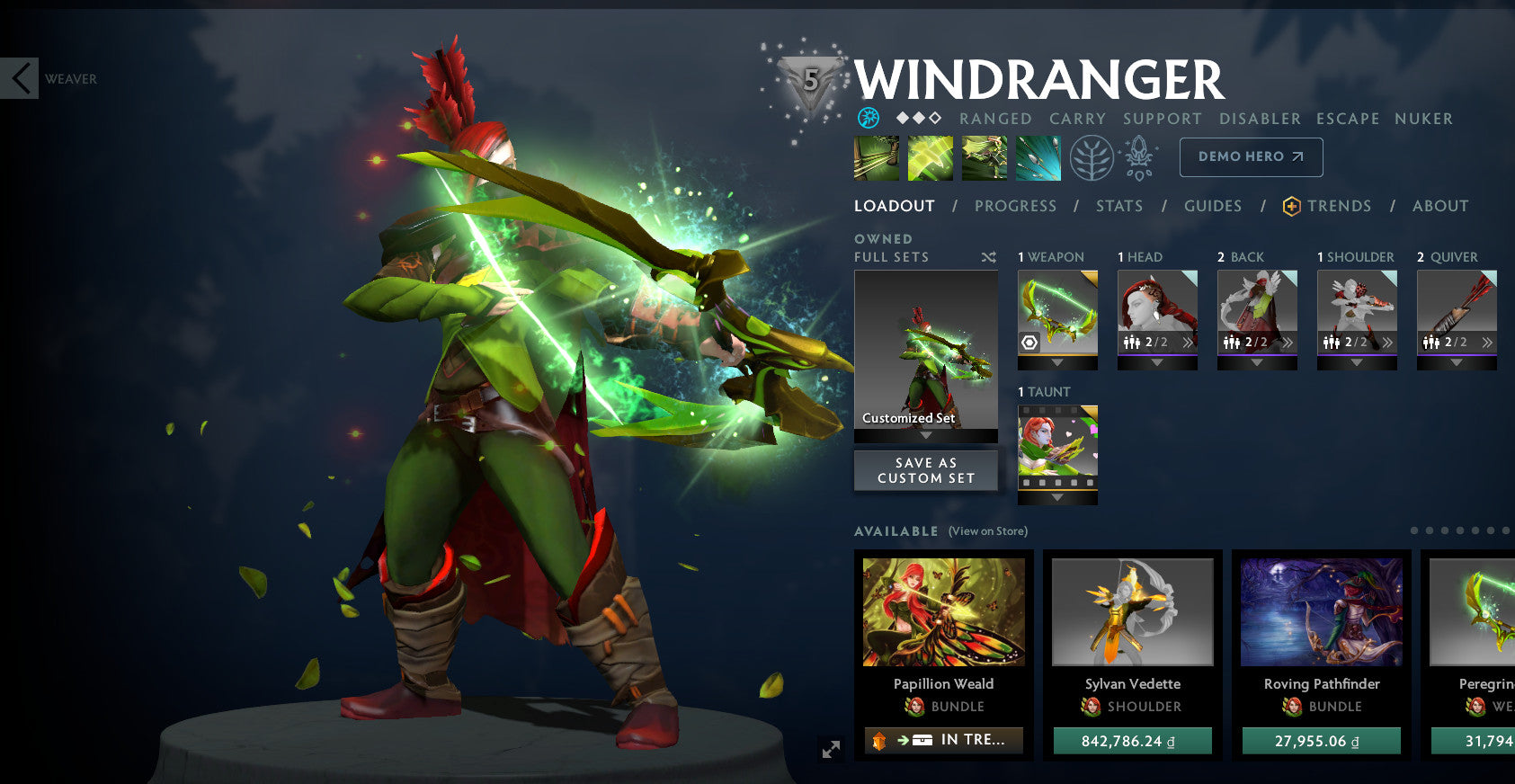Select the Powershot ability icon

tap(930, 157)
